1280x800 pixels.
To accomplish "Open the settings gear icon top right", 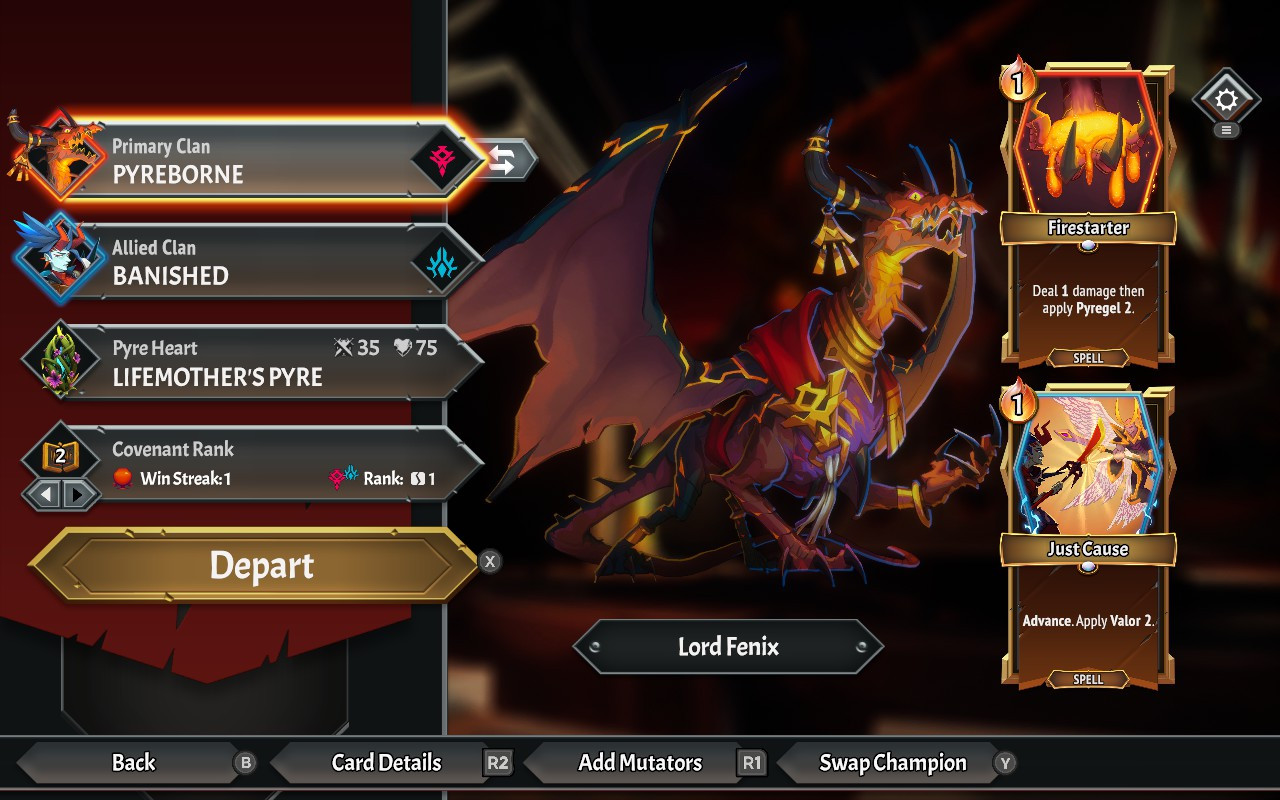I will click(x=1227, y=100).
